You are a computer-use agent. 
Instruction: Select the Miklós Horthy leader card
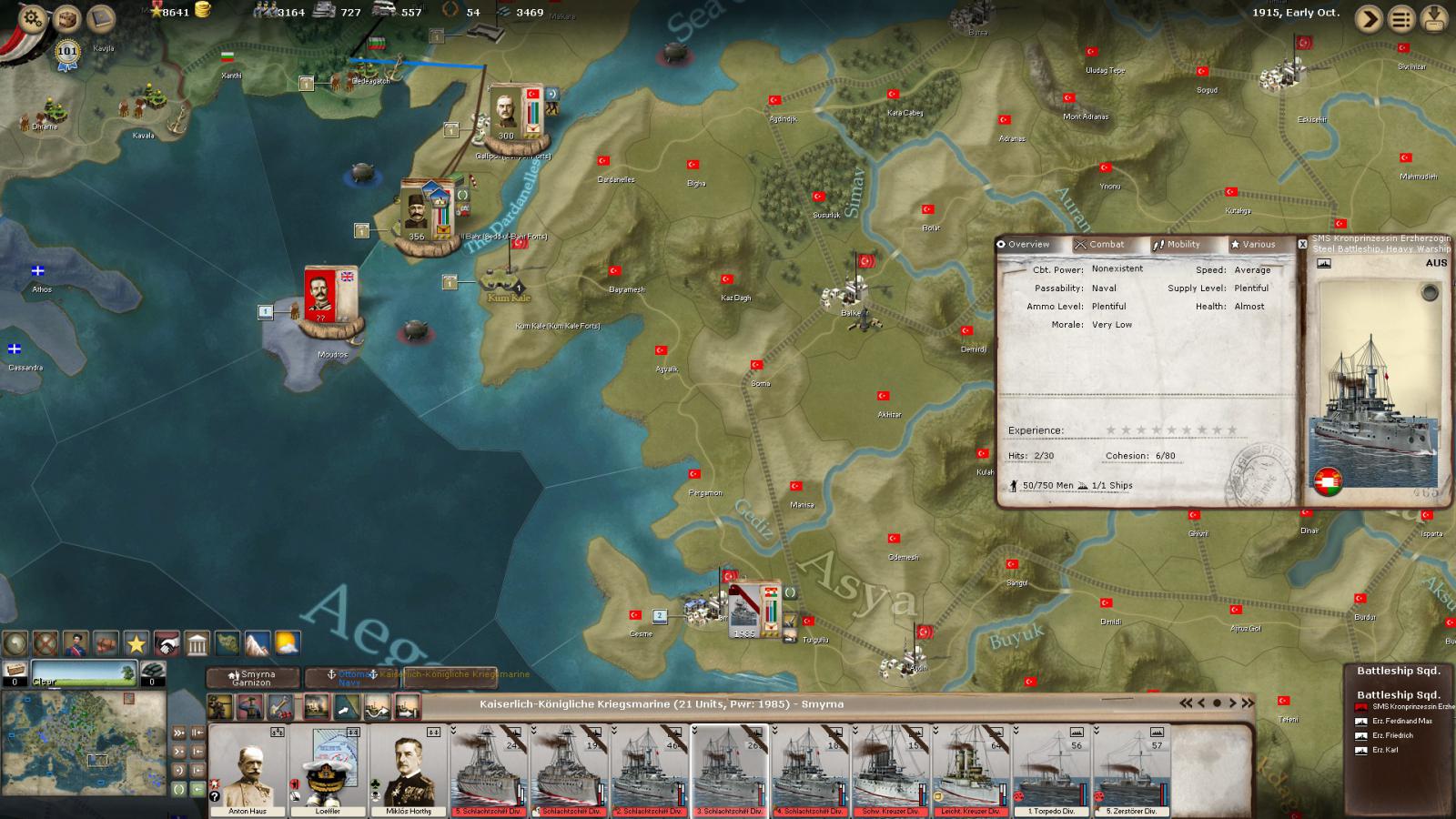point(409,770)
